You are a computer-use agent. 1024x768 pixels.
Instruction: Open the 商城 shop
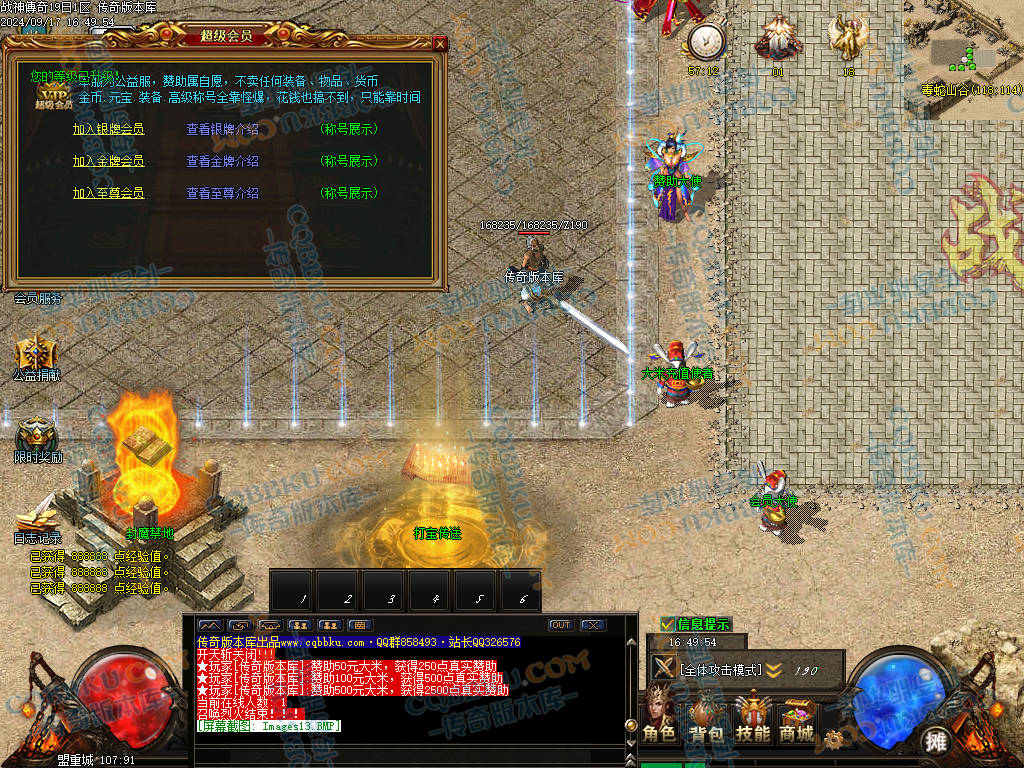797,717
